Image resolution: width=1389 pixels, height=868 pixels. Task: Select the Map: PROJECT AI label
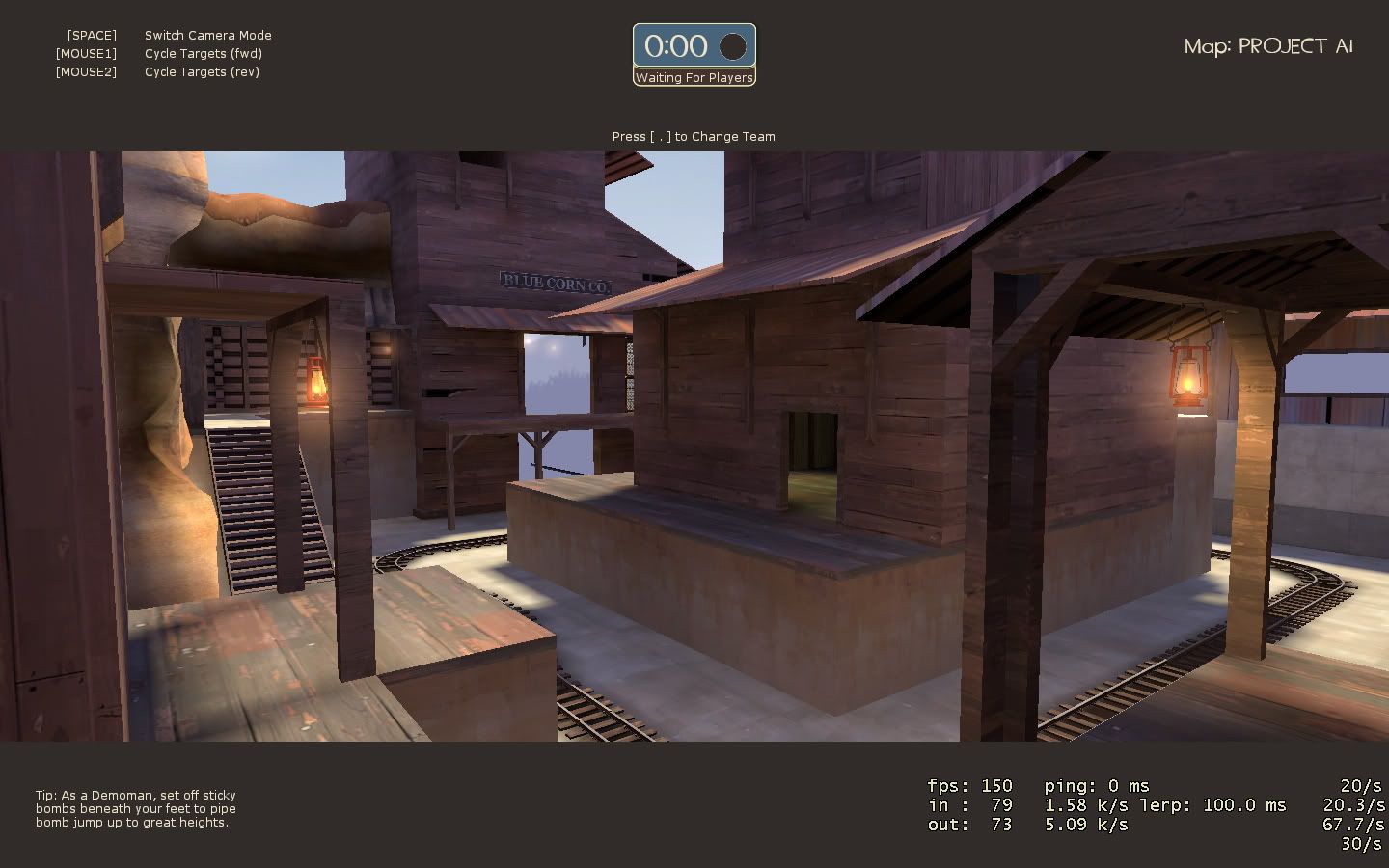point(1268,45)
